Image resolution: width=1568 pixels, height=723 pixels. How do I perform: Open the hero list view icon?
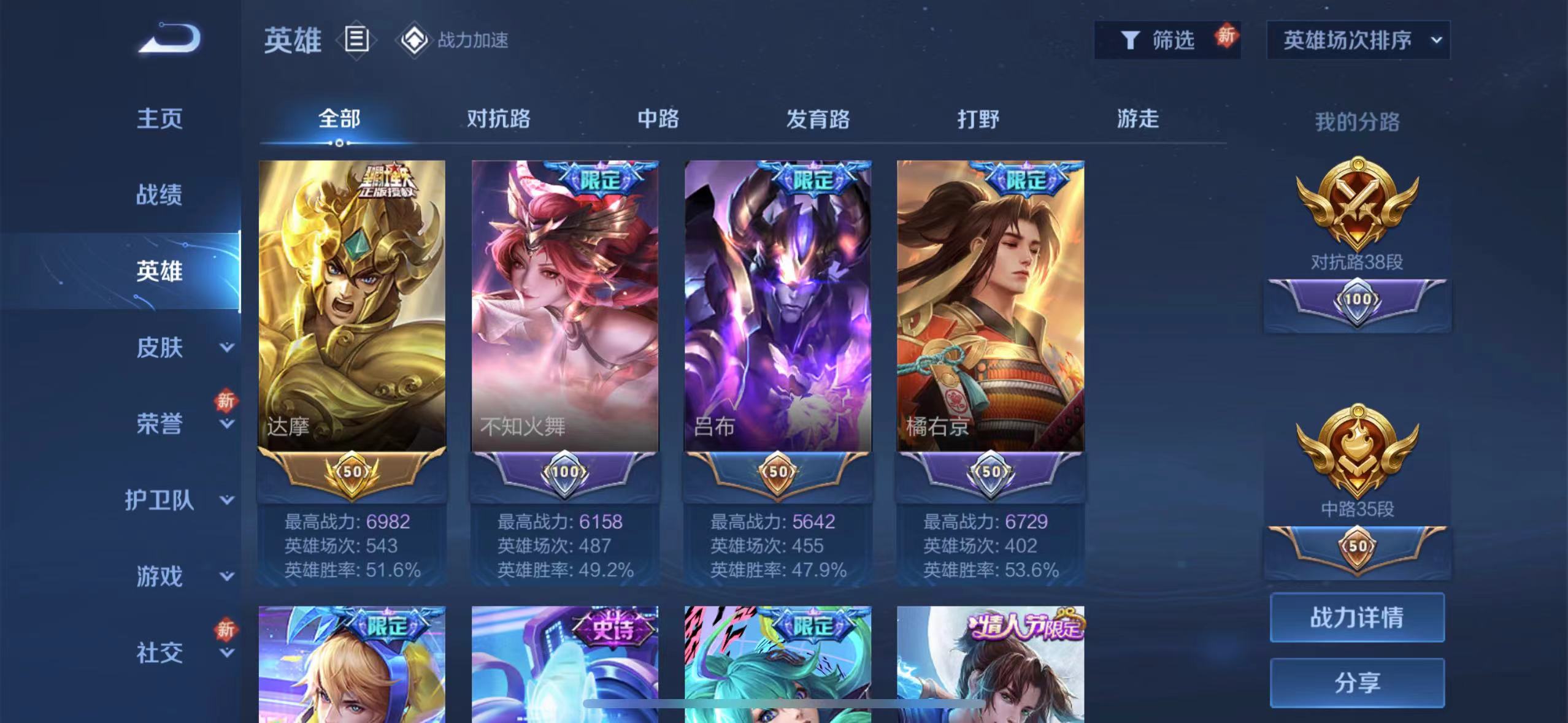[356, 40]
